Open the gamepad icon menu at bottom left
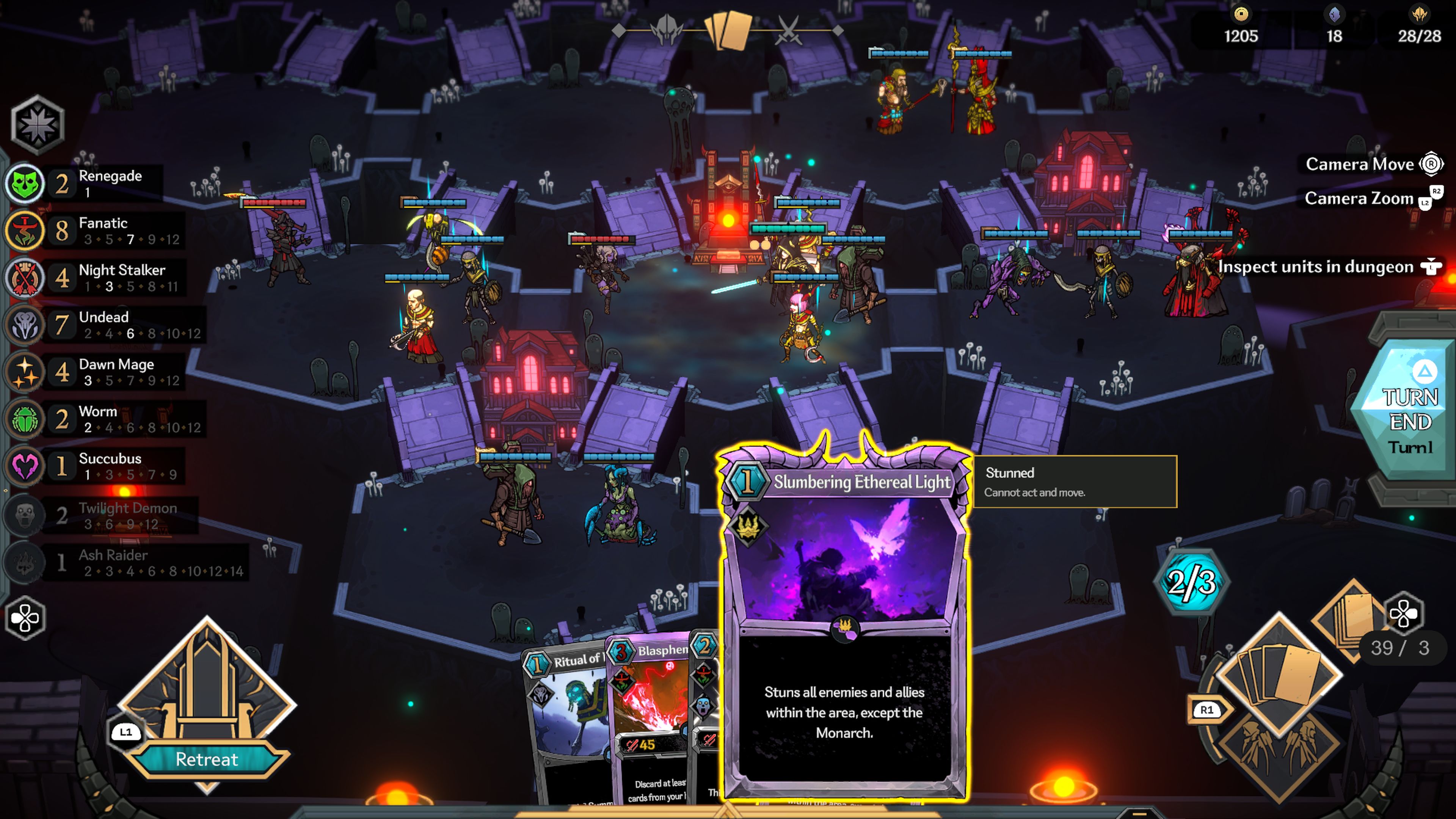This screenshot has width=1456, height=819. tap(25, 618)
